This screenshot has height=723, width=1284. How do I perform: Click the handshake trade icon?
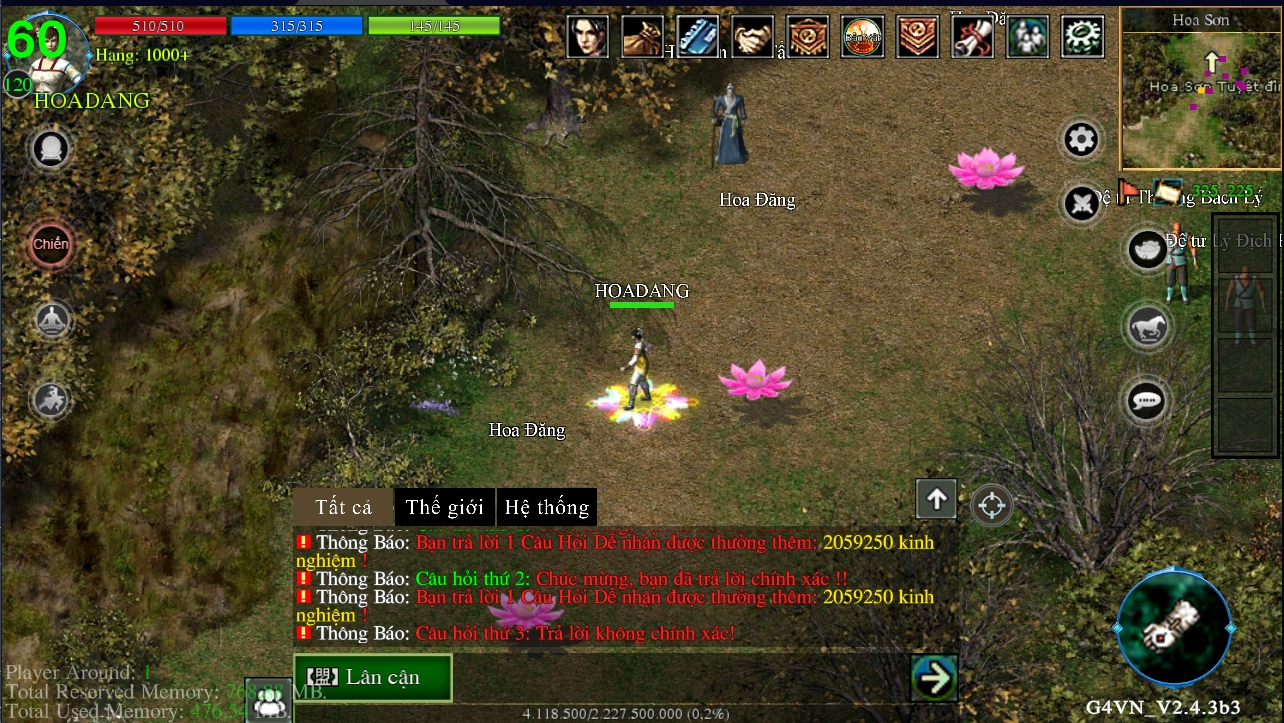pos(752,37)
